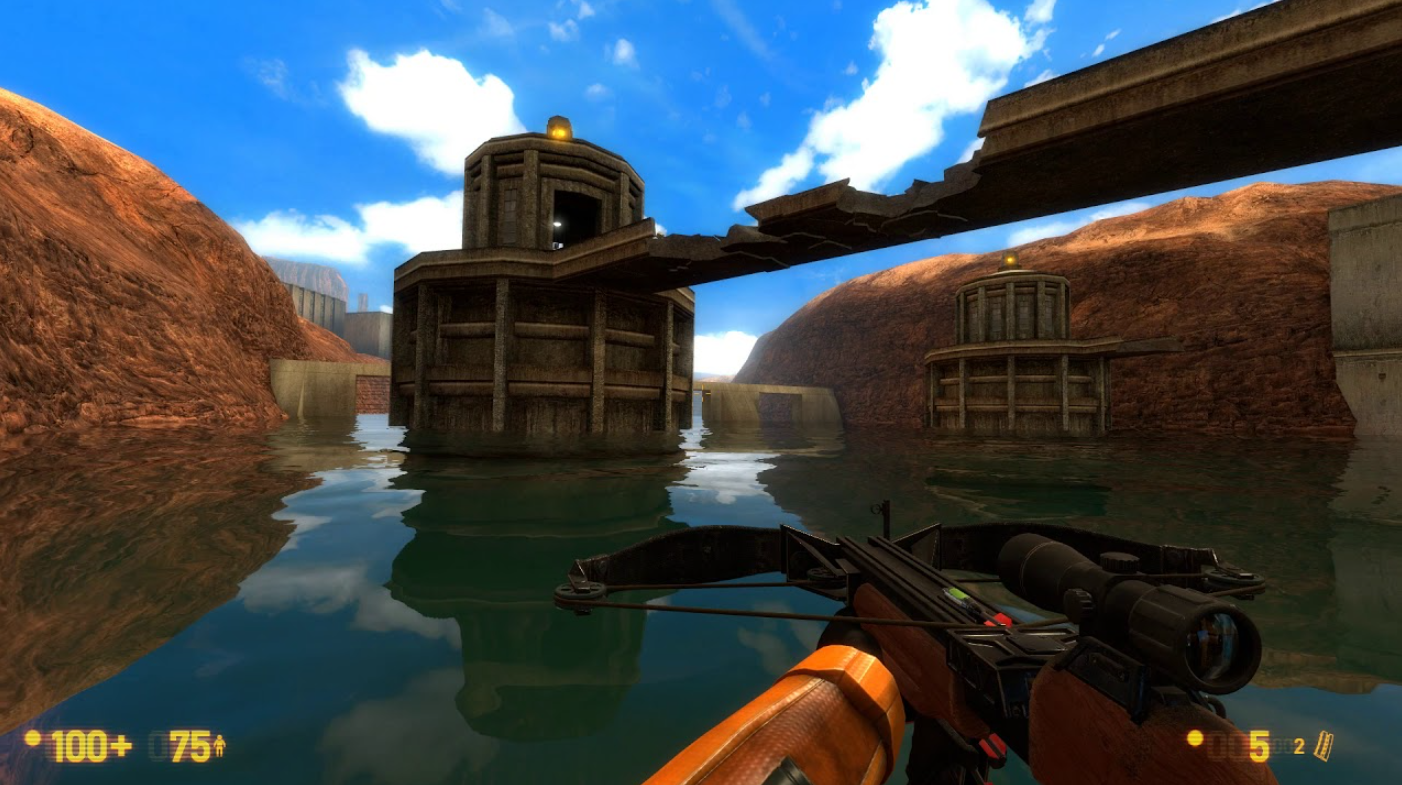Click the crossbow bolt ammo icon
The width and height of the screenshot is (1402, 785).
click(x=1320, y=745)
